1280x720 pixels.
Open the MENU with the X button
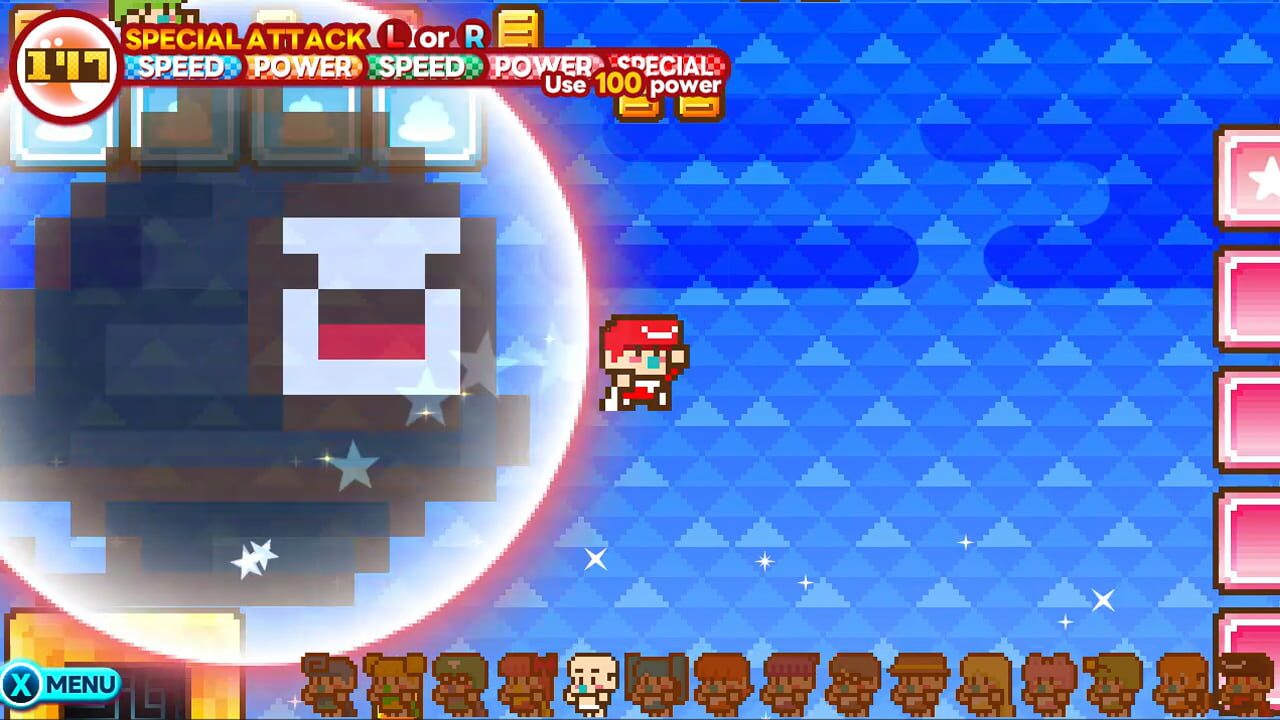[60, 685]
